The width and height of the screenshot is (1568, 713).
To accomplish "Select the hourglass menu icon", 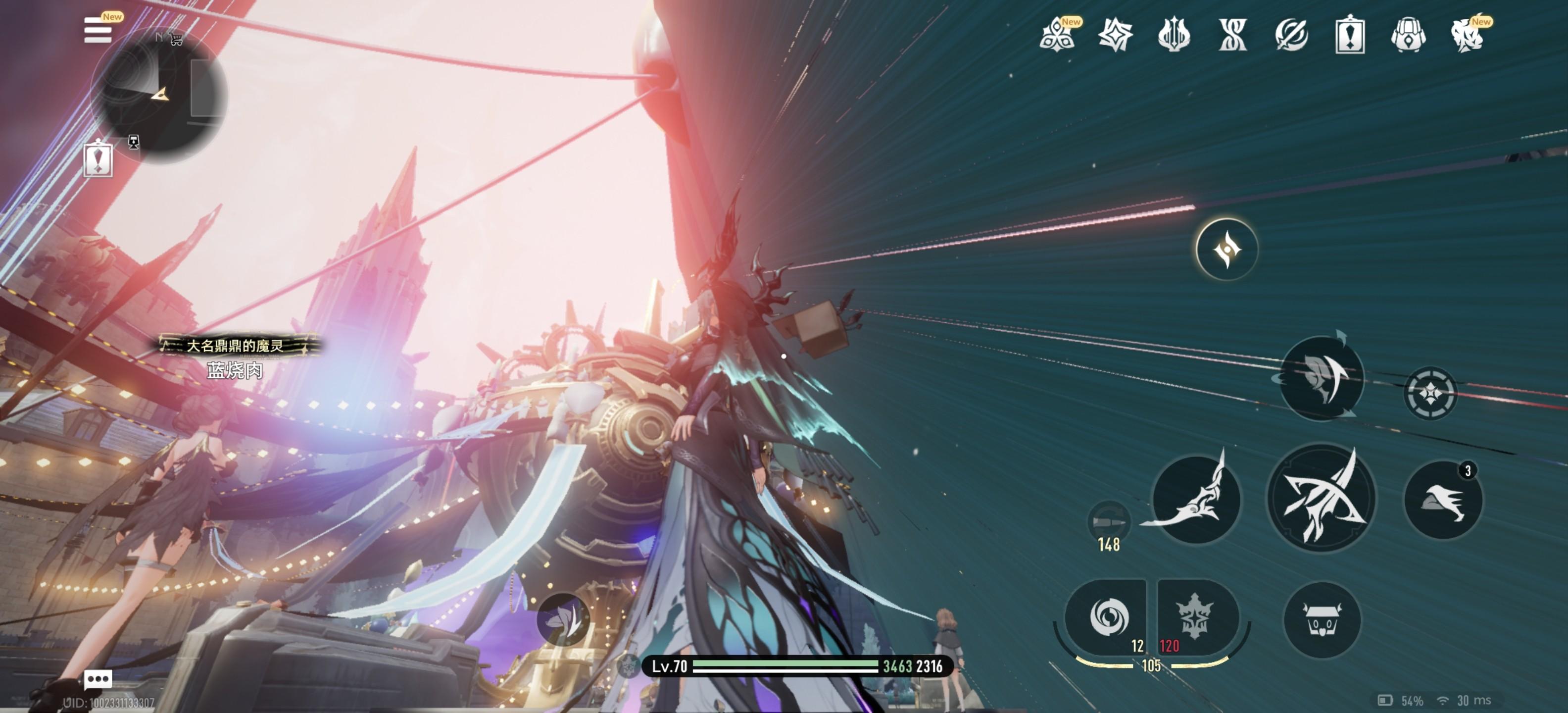I will pyautogui.click(x=1232, y=35).
